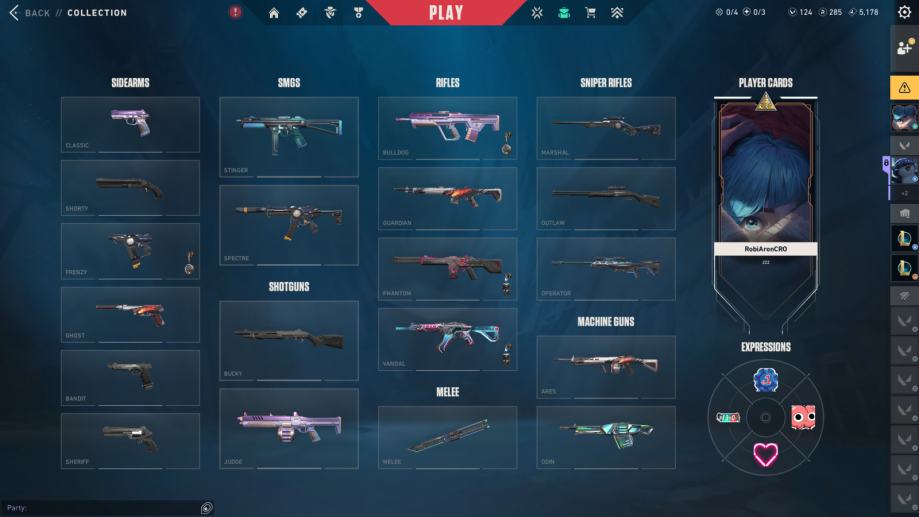Open the Guardian rifle slot

(x=447, y=198)
